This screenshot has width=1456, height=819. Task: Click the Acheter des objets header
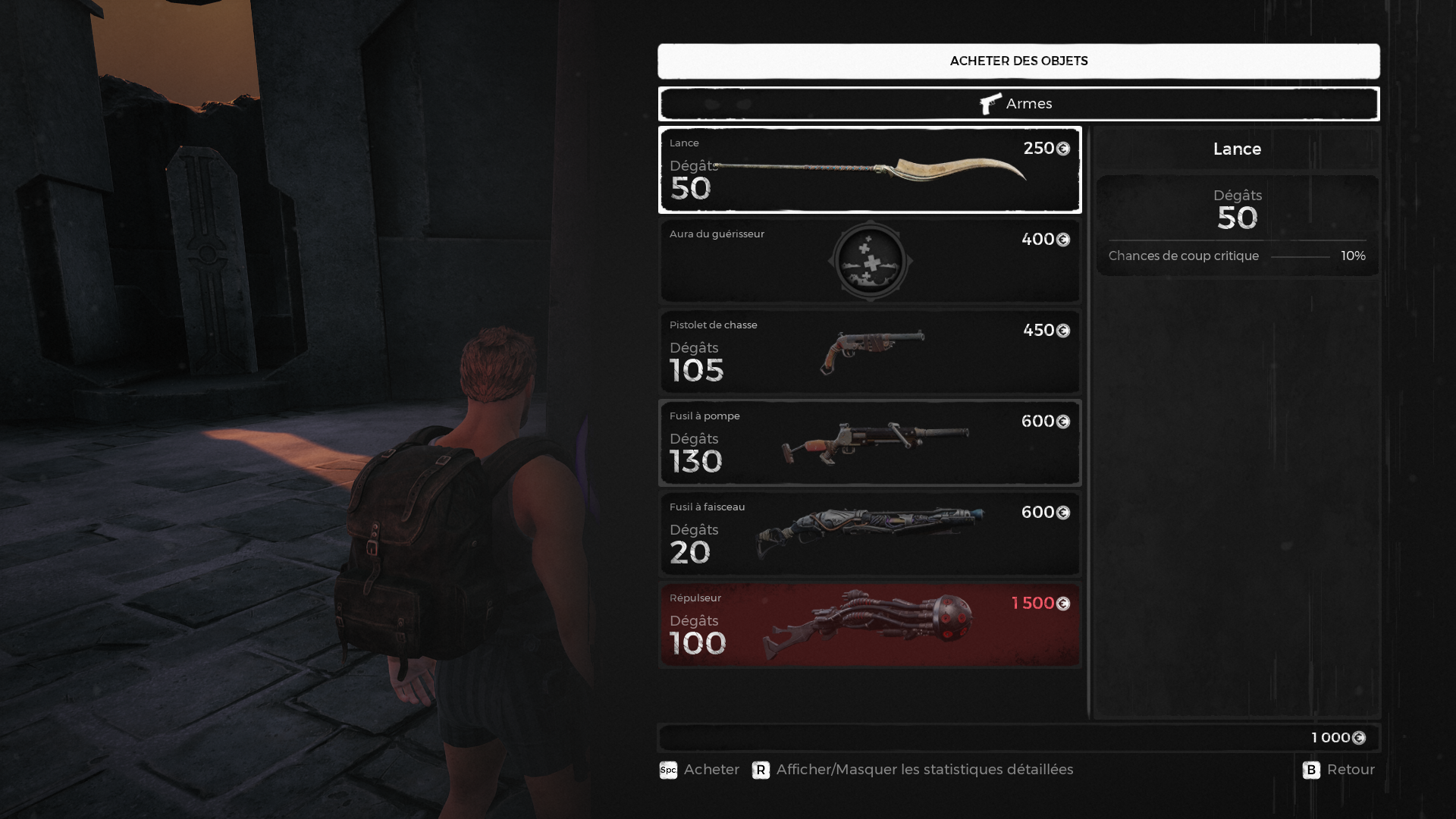pos(1018,61)
